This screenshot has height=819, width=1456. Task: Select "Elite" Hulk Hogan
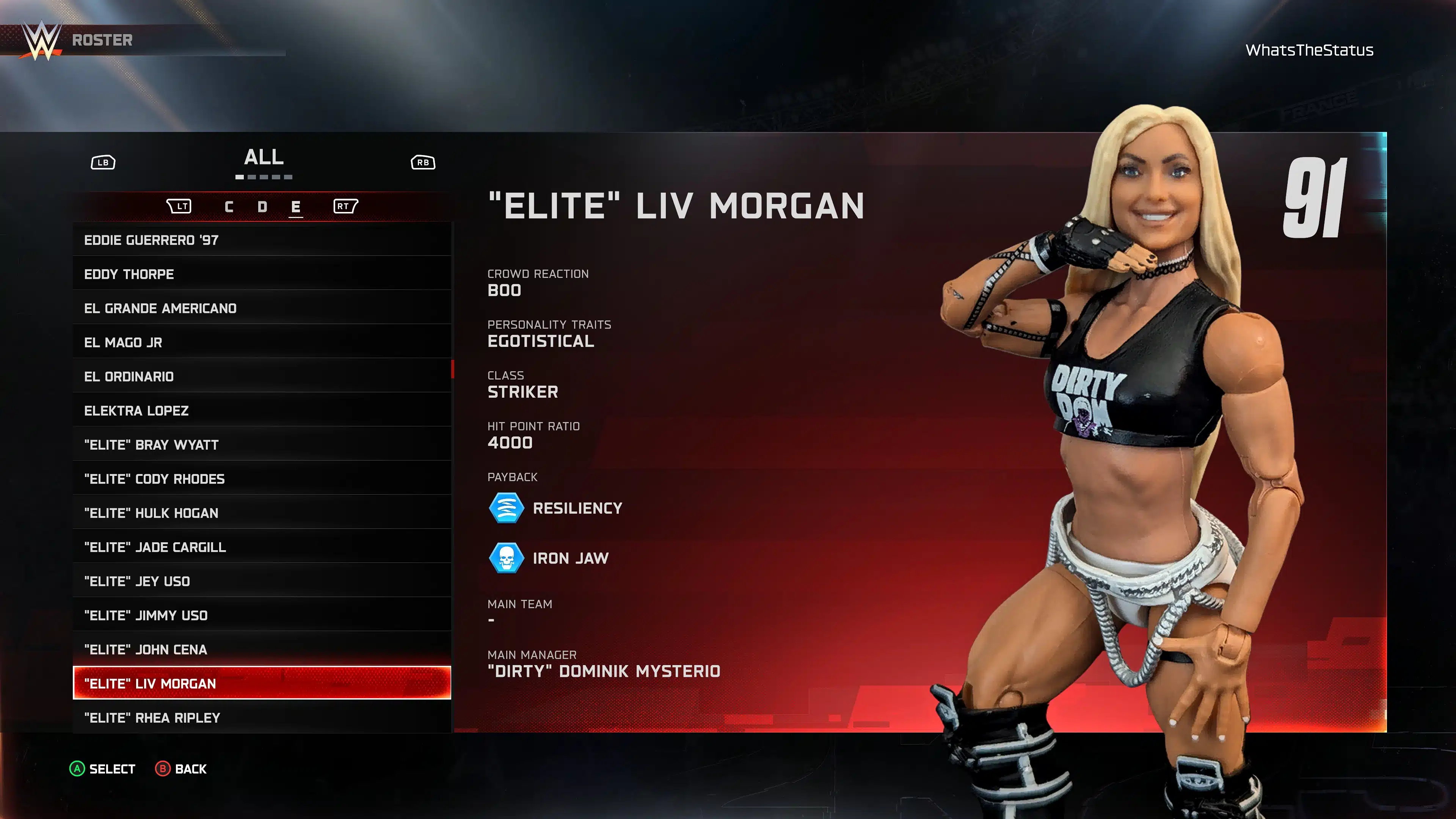click(x=262, y=513)
